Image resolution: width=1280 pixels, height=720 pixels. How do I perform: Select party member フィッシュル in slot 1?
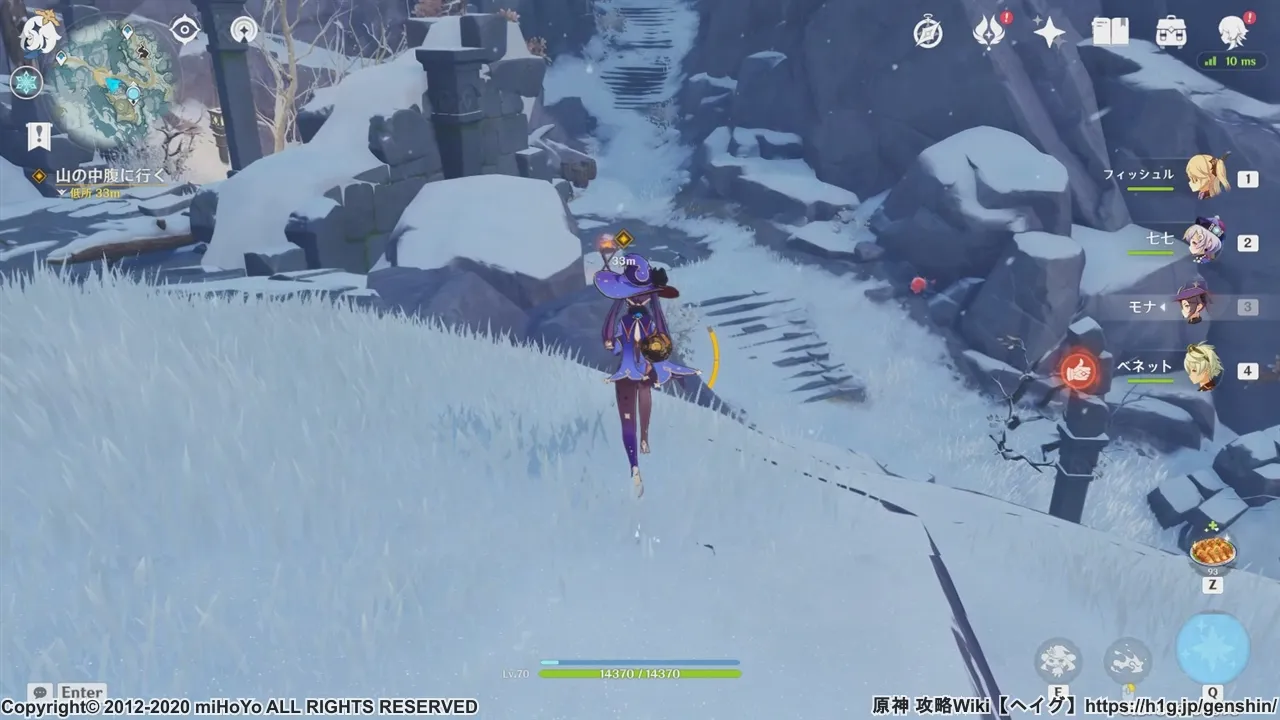[1205, 176]
